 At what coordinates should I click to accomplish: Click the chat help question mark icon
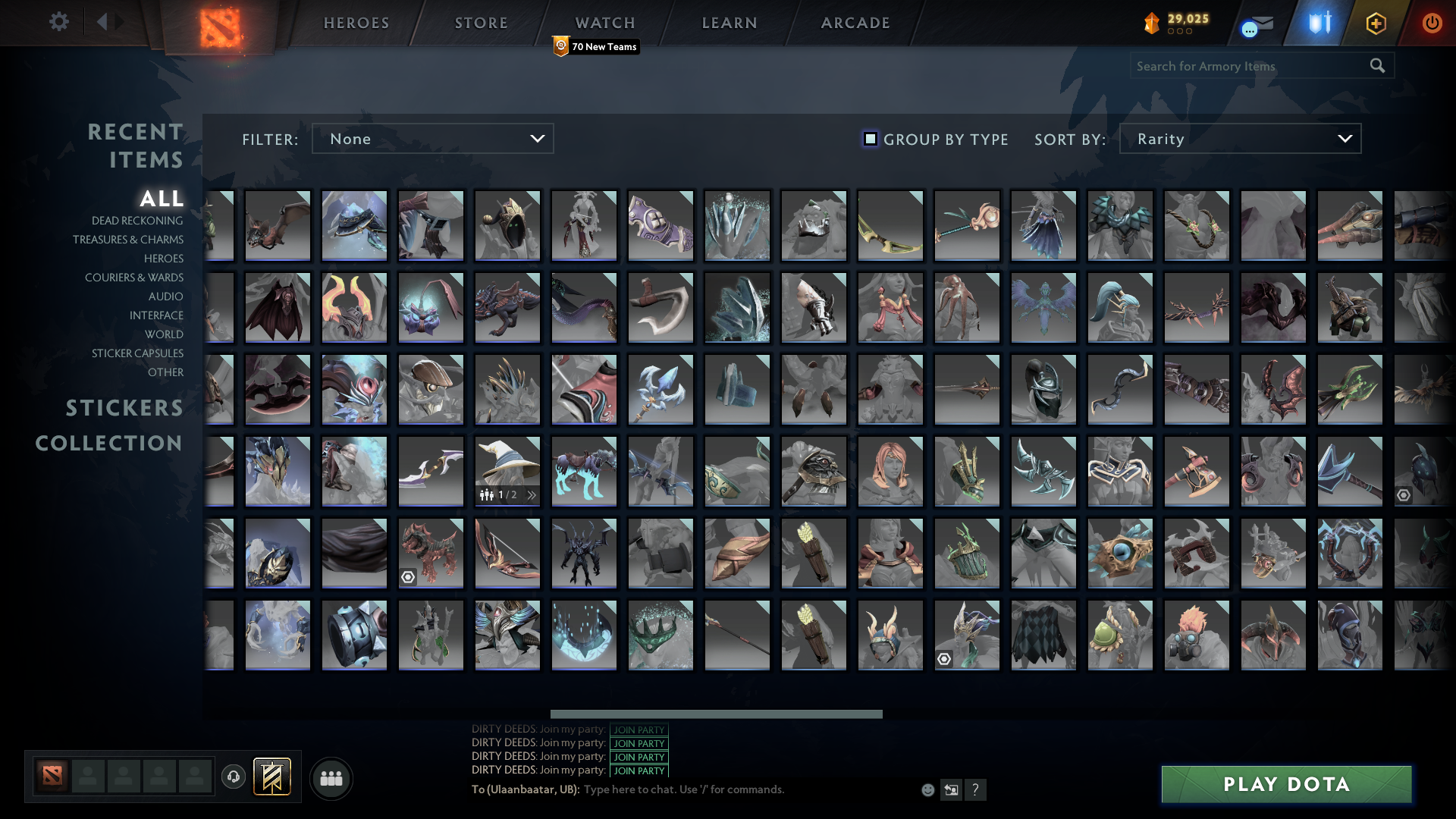(x=976, y=790)
